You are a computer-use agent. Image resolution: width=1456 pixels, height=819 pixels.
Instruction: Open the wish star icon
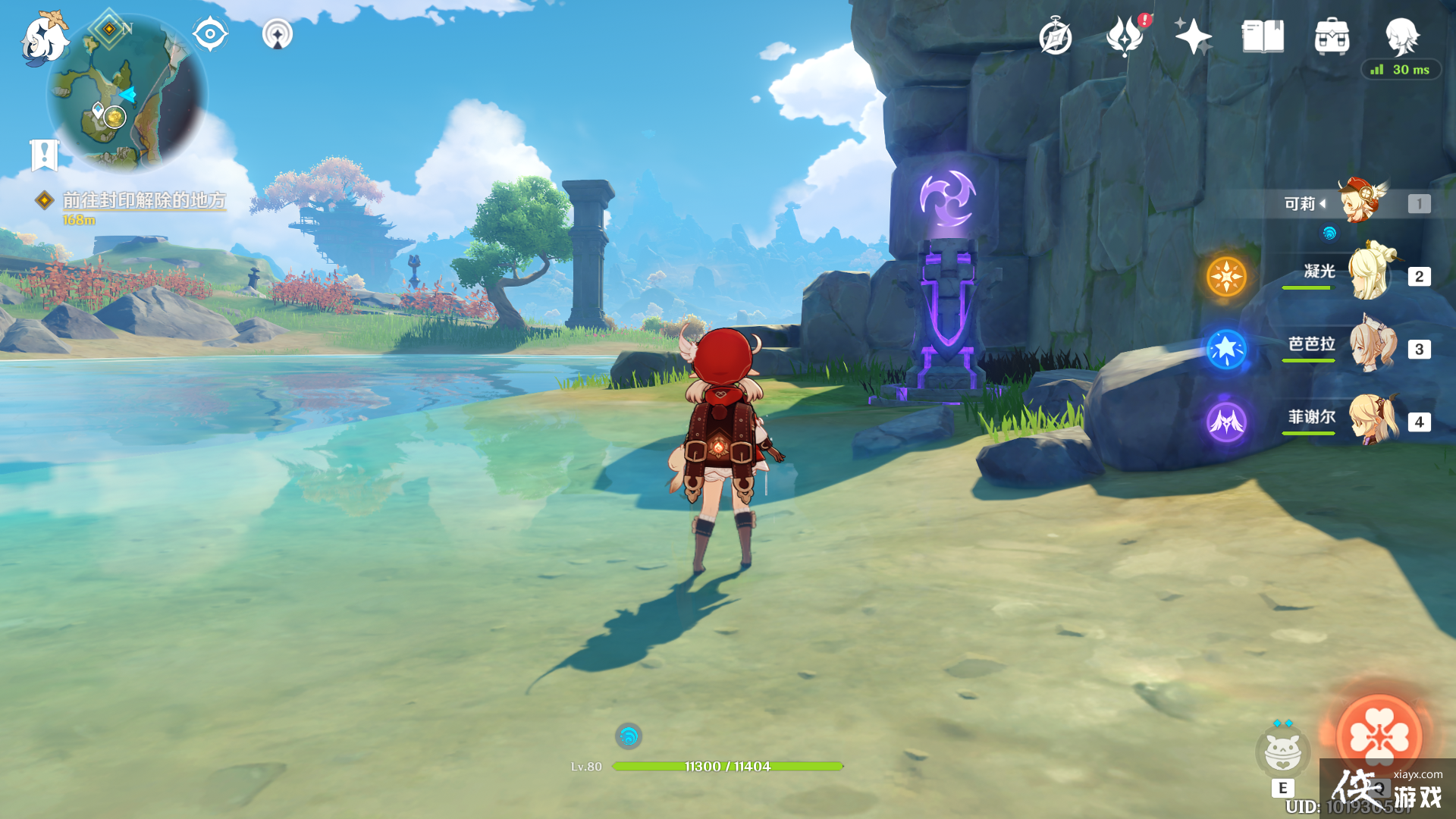(1193, 37)
